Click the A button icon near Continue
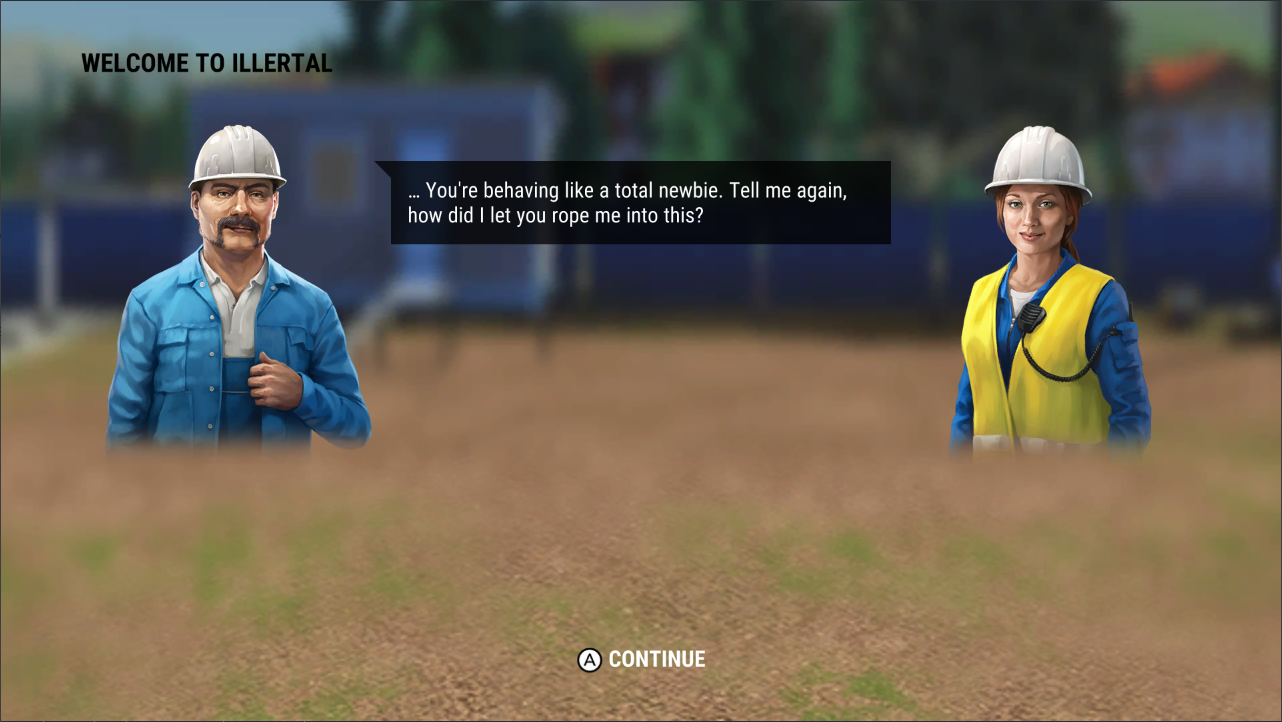This screenshot has width=1282, height=722. (588, 659)
